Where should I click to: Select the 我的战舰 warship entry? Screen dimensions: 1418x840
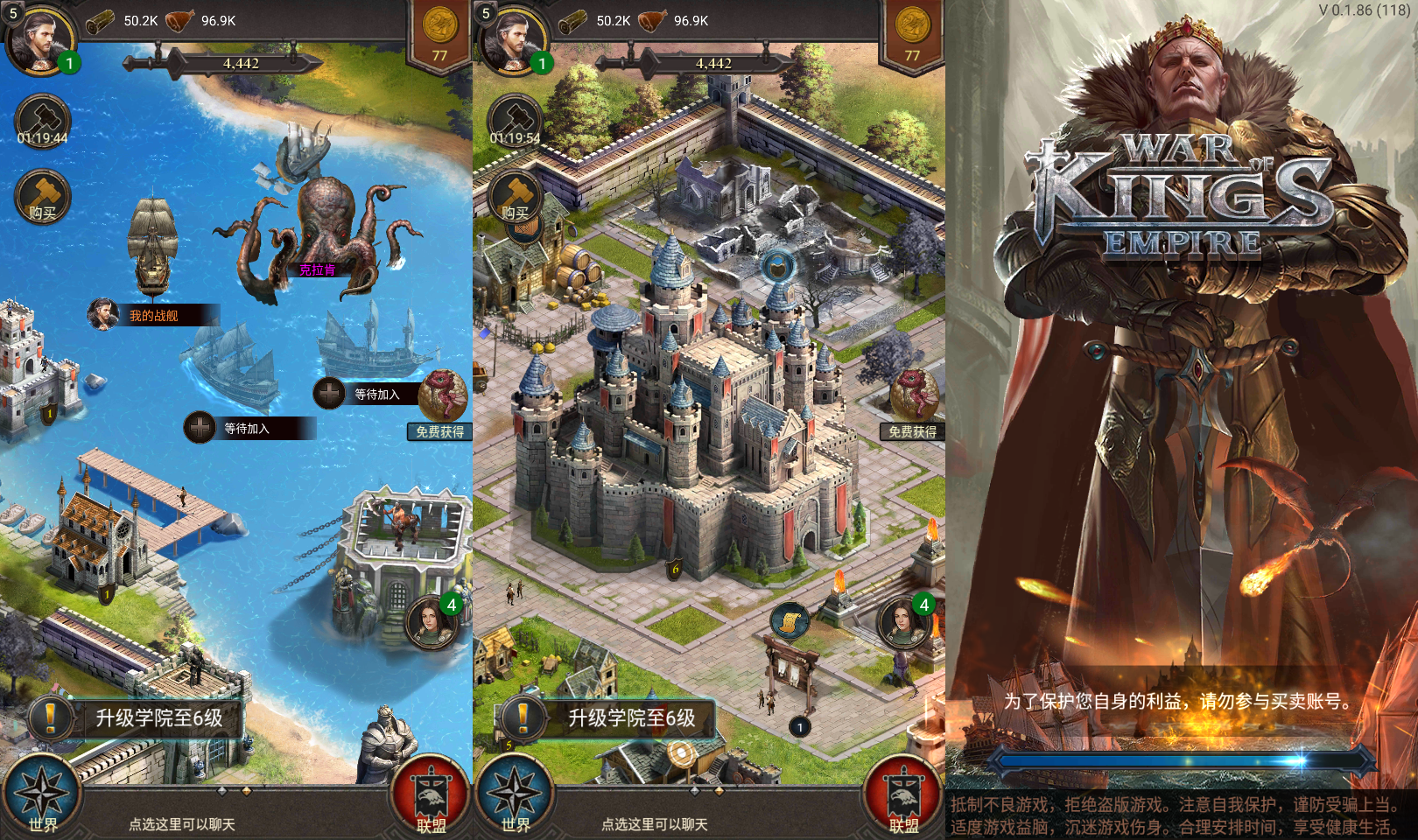pyautogui.click(x=153, y=315)
